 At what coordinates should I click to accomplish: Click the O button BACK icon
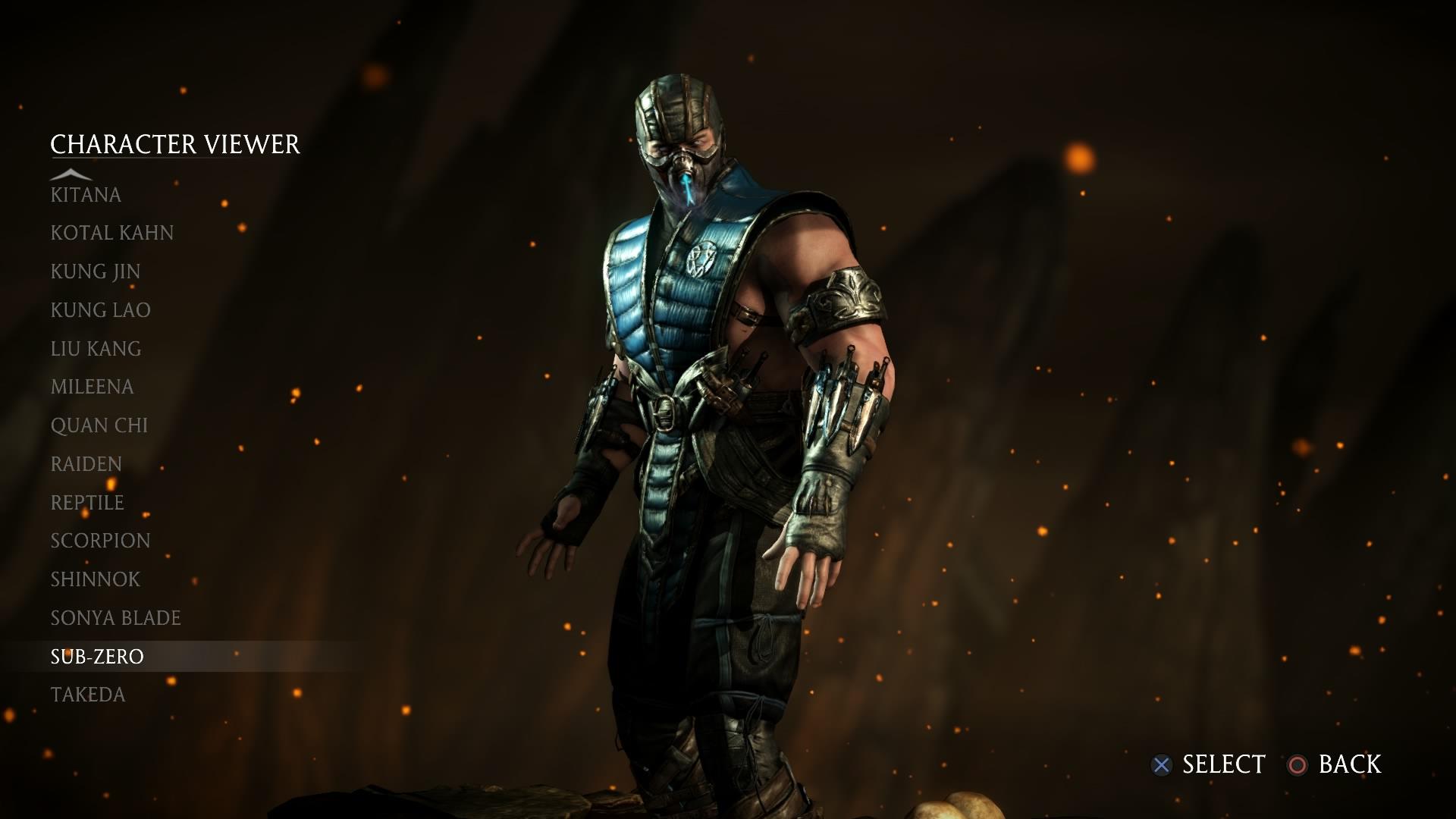[x=1298, y=765]
